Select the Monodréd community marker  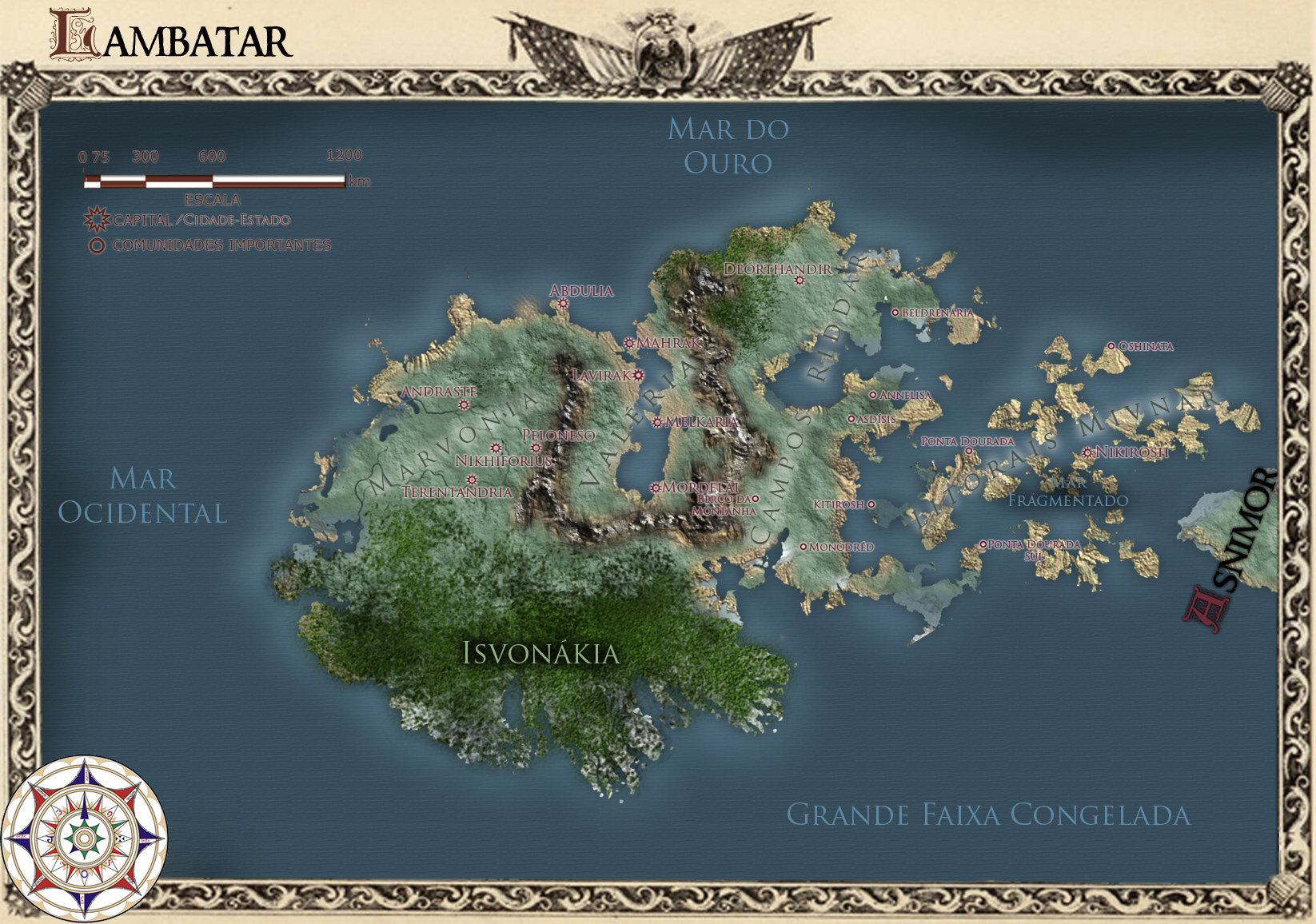(x=804, y=547)
